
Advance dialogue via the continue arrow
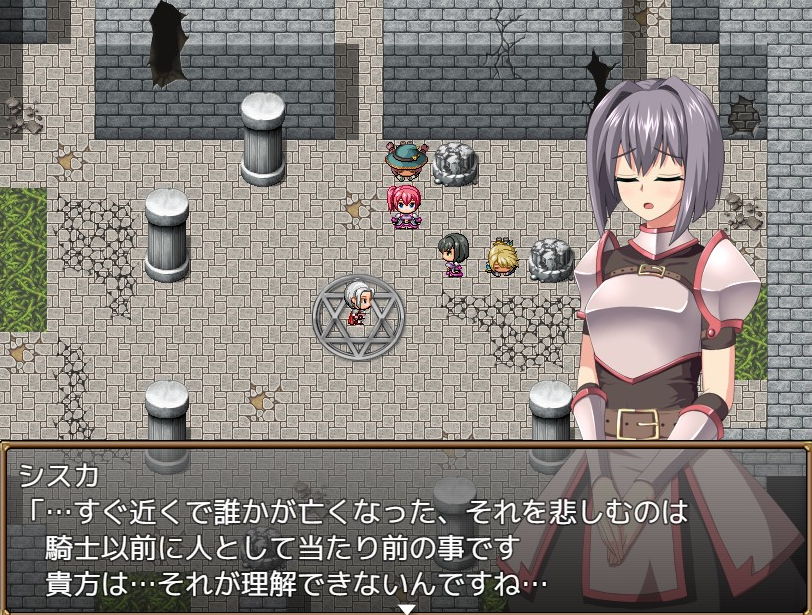406,608
